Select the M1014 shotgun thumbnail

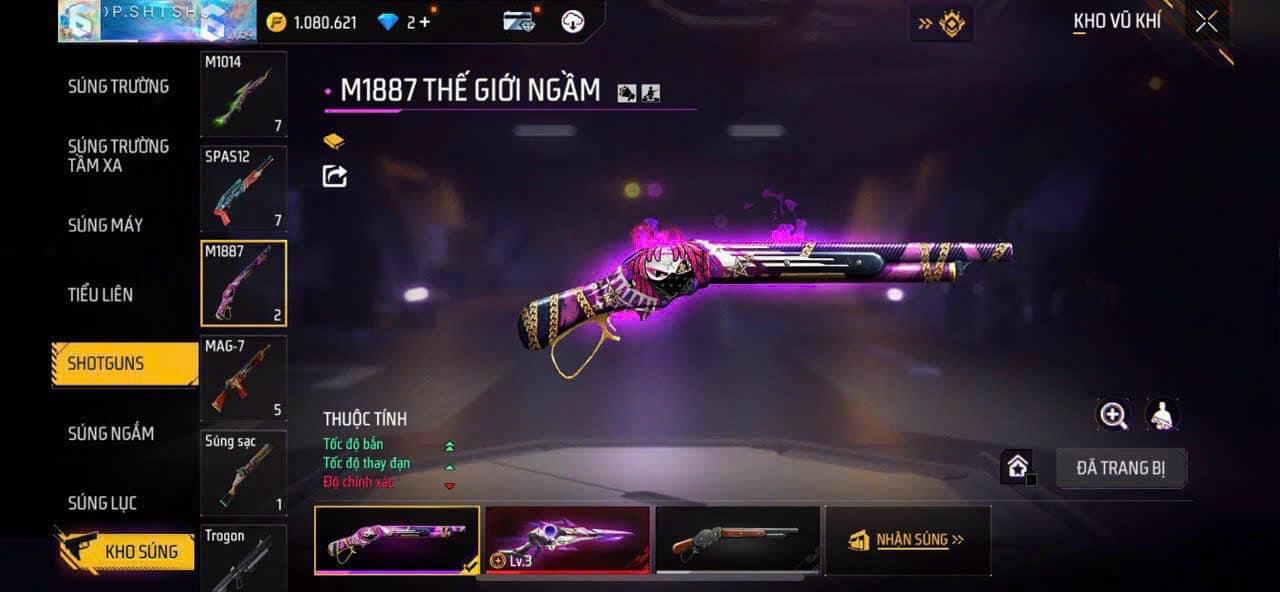tap(243, 94)
